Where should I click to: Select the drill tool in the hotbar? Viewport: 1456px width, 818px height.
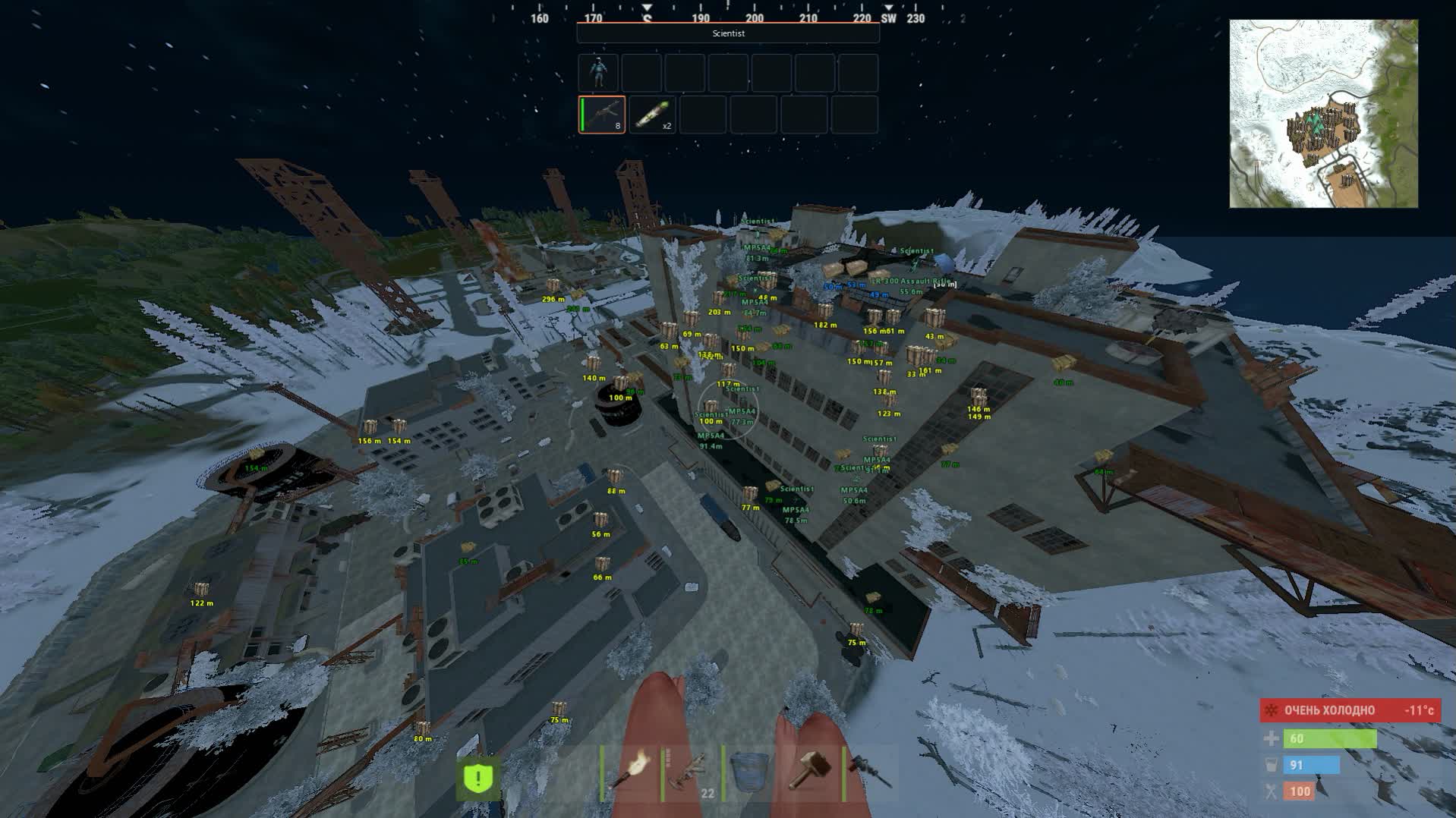[871, 773]
